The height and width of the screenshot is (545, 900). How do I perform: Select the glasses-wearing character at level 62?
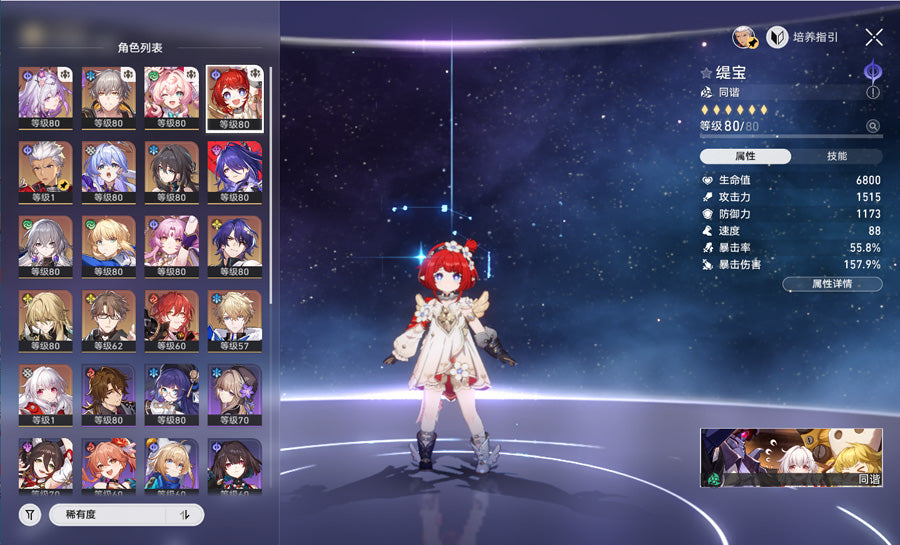pyautogui.click(x=110, y=320)
